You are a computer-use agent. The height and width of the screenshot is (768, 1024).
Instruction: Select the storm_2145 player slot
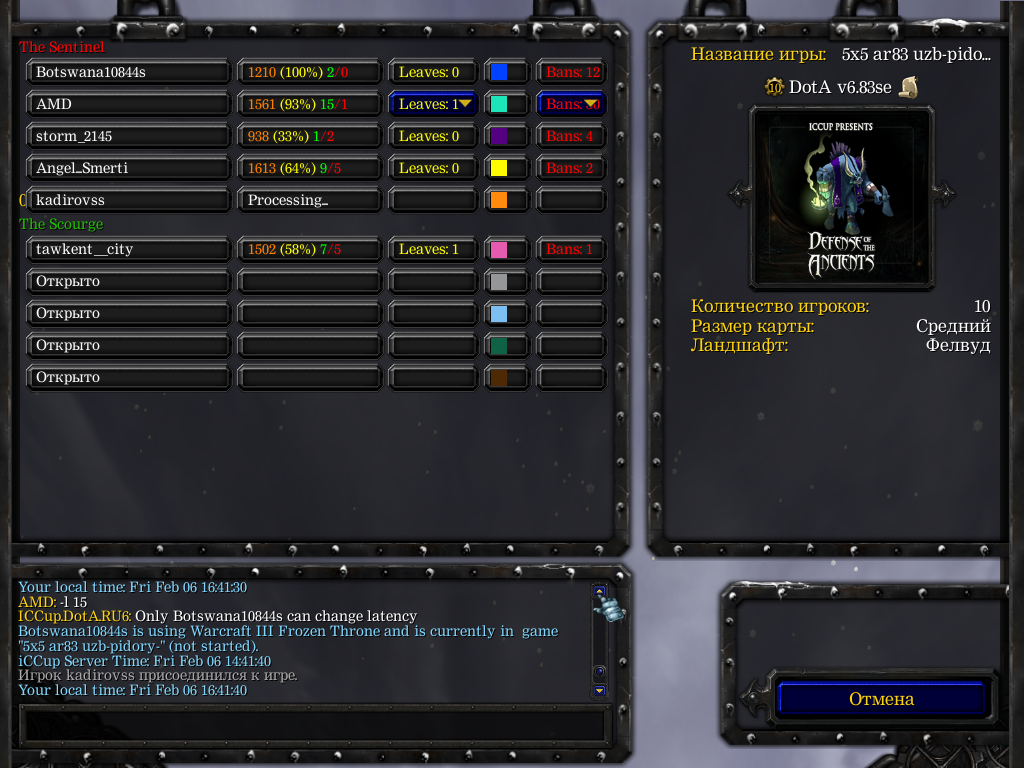(x=128, y=136)
